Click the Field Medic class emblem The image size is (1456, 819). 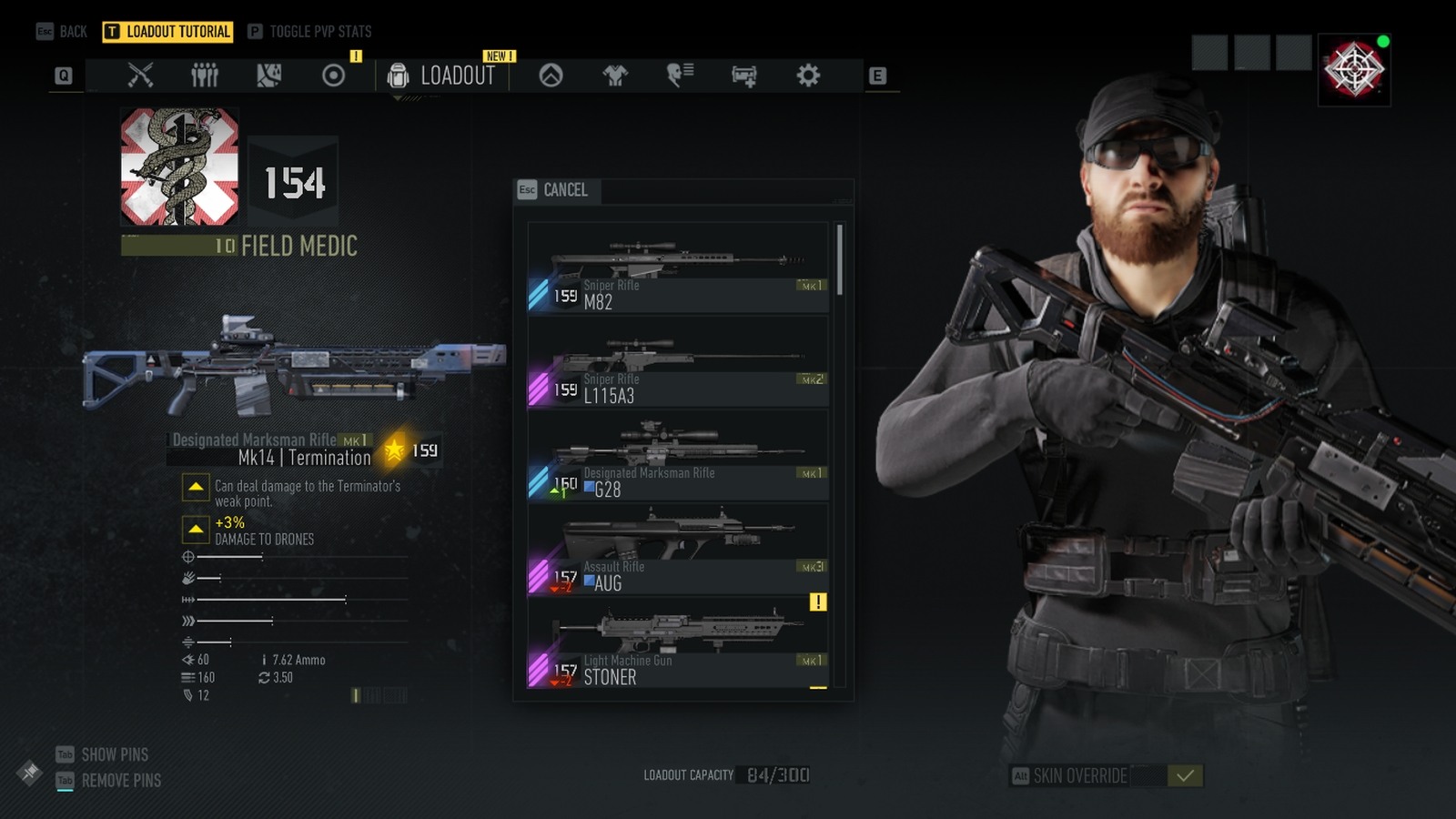180,167
